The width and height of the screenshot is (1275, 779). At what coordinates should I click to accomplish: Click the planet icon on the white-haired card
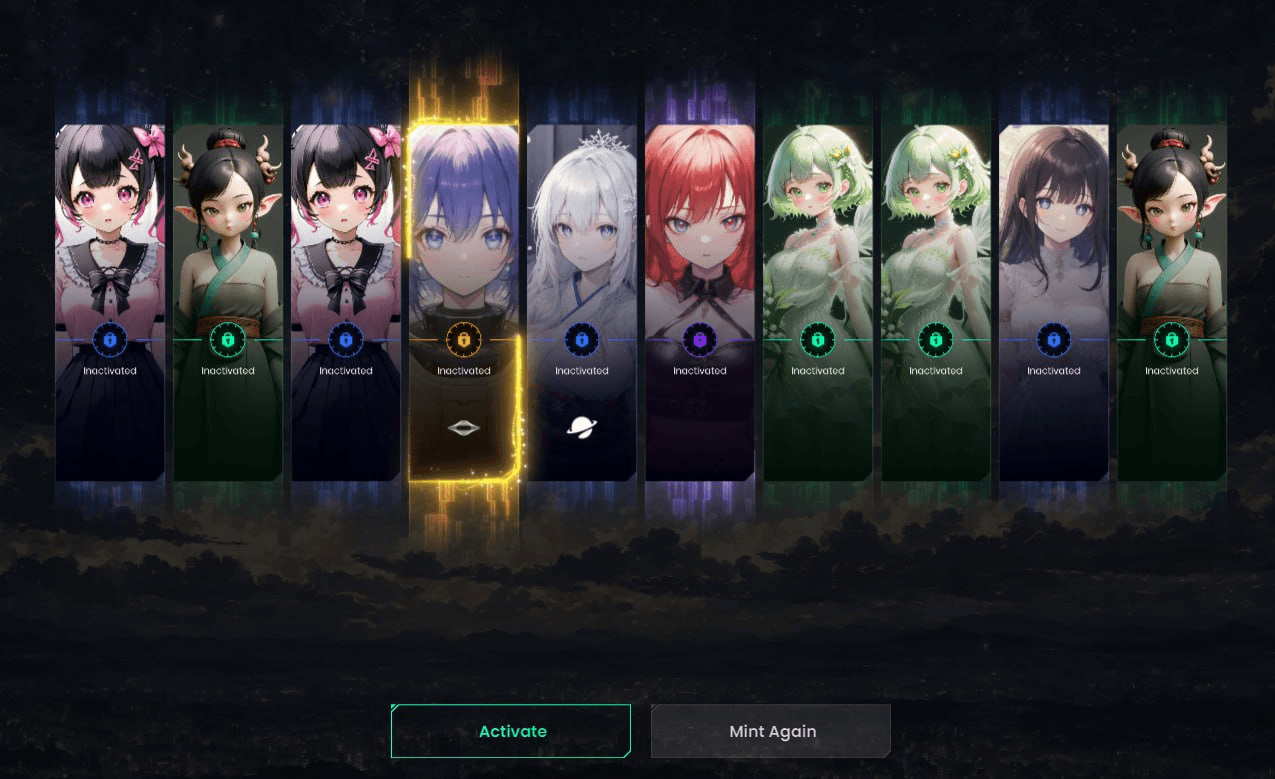(582, 427)
